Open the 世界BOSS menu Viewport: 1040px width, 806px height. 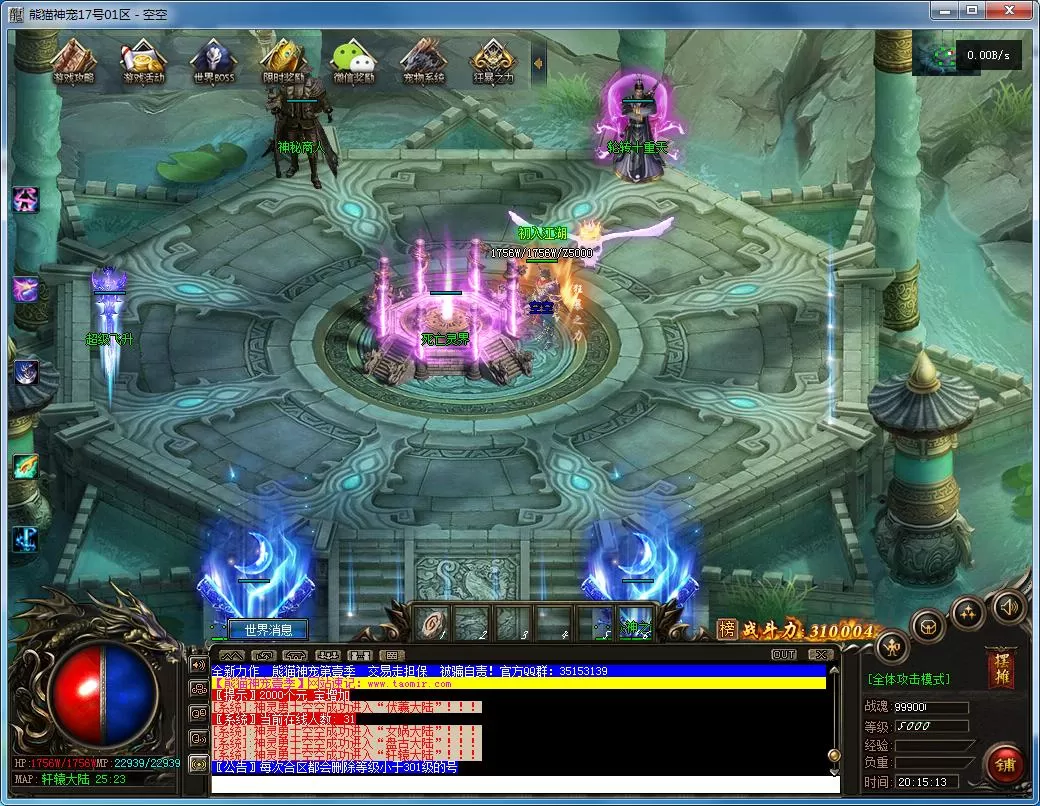(213, 62)
